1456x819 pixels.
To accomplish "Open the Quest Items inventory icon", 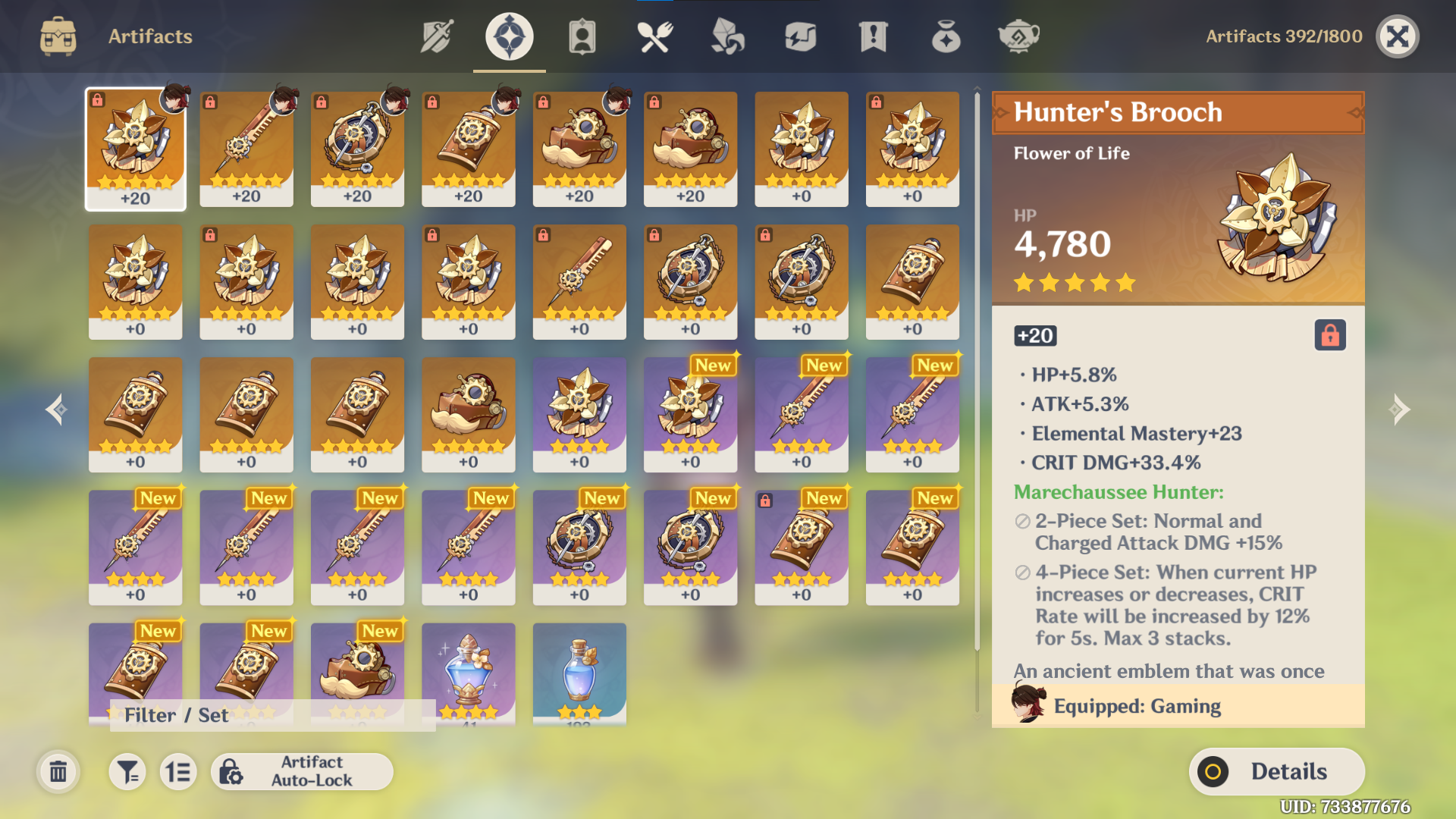I will [x=872, y=36].
